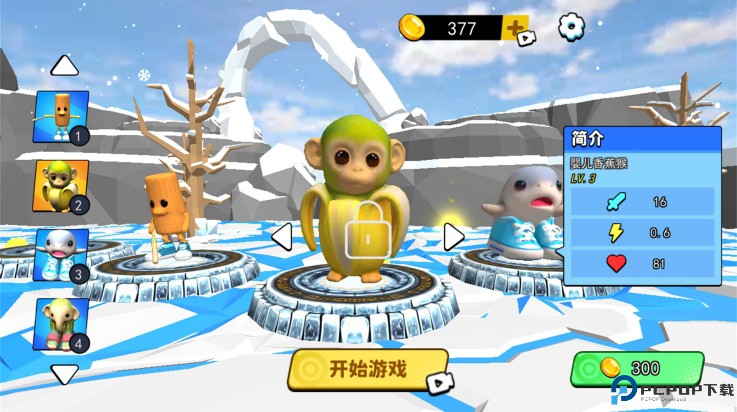Add coins with the plus button
This screenshot has width=737, height=412.
pyautogui.click(x=518, y=28)
